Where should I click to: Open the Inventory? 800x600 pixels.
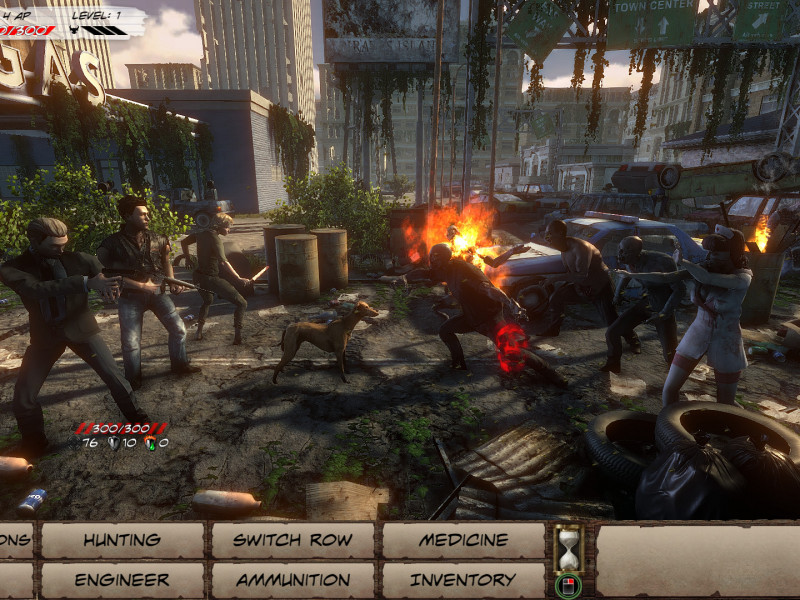464,580
